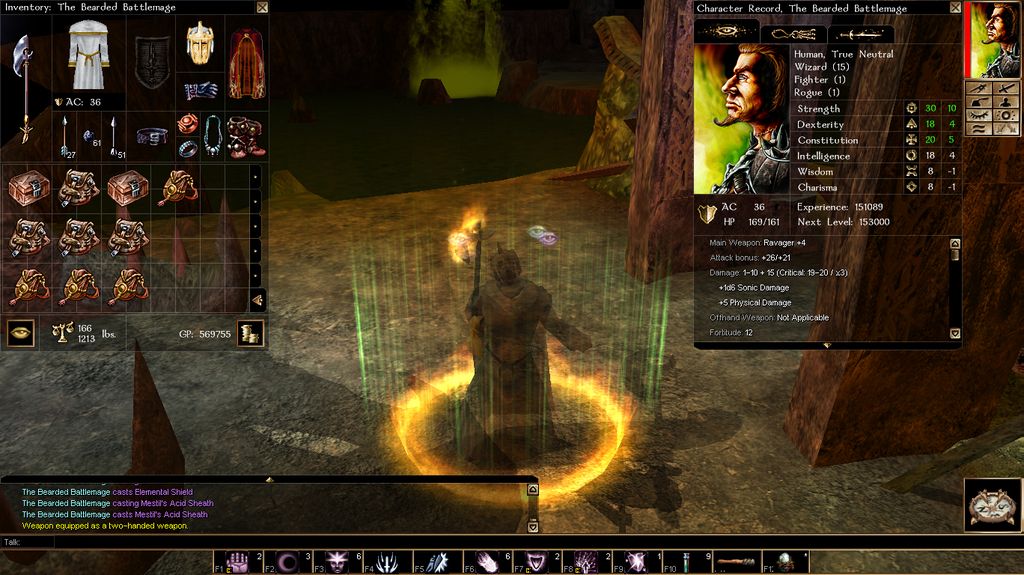
Task: Click the Bearded Battlemage portrait in top corner
Action: (x=994, y=39)
